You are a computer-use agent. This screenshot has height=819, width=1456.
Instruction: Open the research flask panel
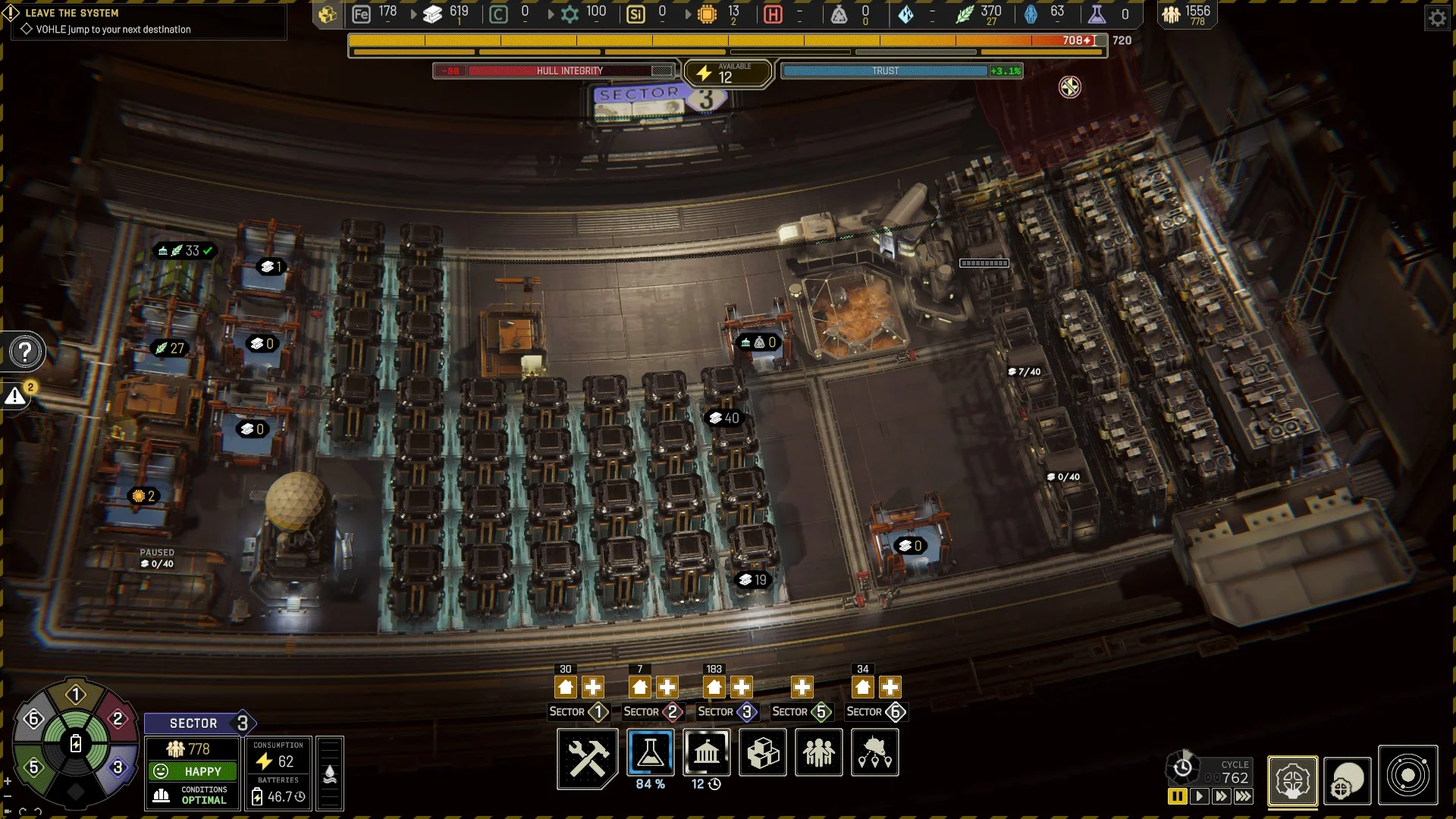(x=650, y=753)
